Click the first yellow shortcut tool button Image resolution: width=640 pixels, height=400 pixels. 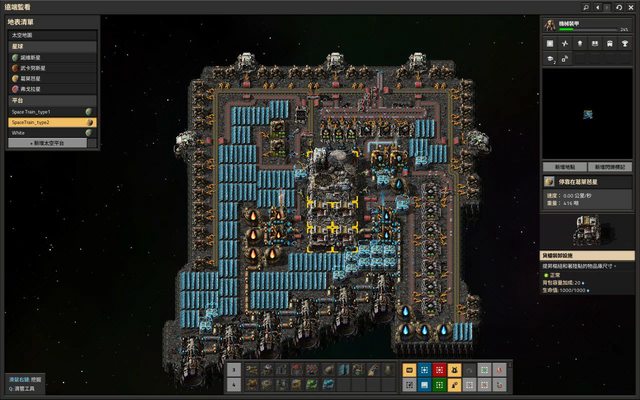click(x=410, y=369)
